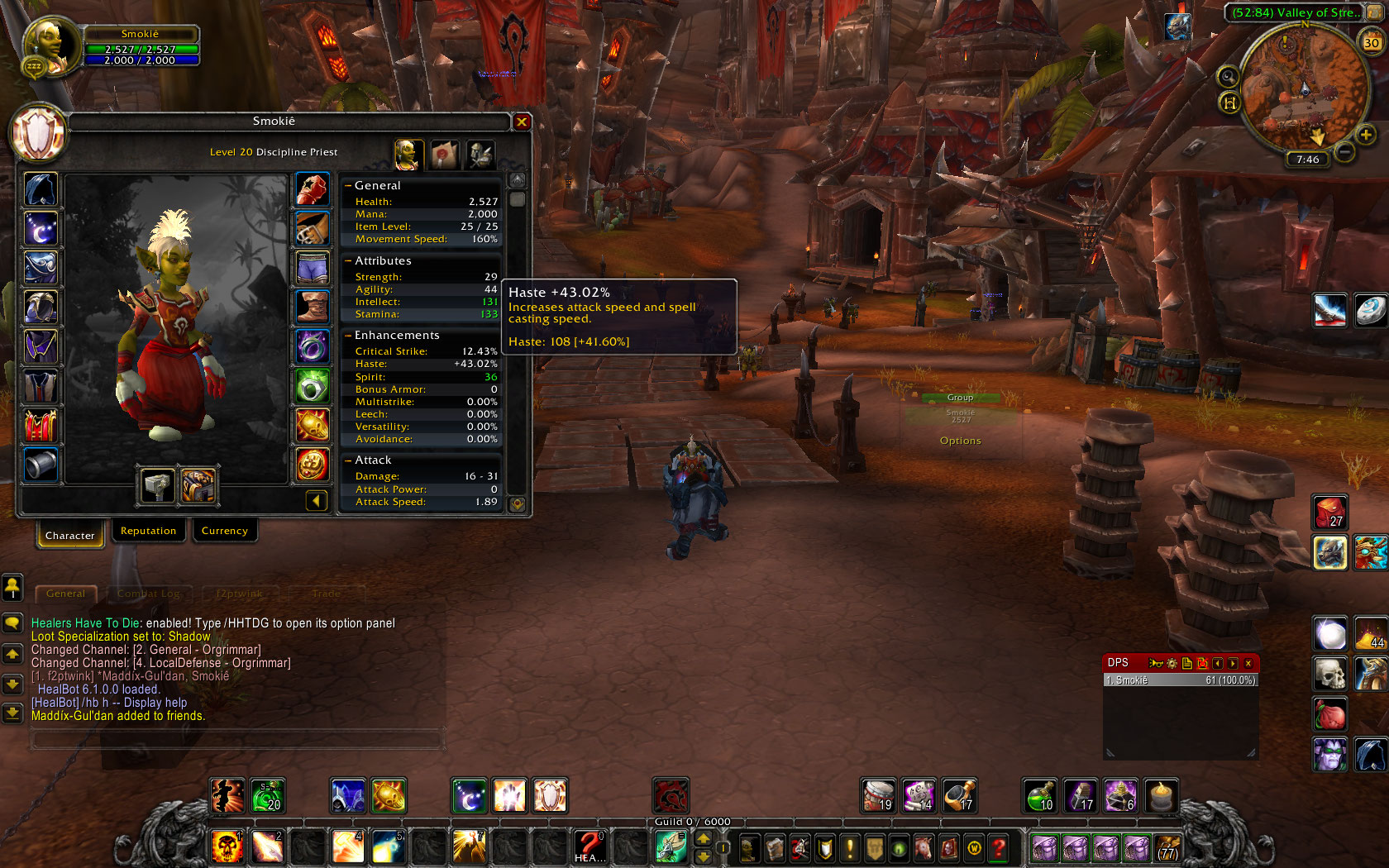The image size is (1389, 868).
Task: Switch to the Reputation tab
Action: tap(148, 531)
